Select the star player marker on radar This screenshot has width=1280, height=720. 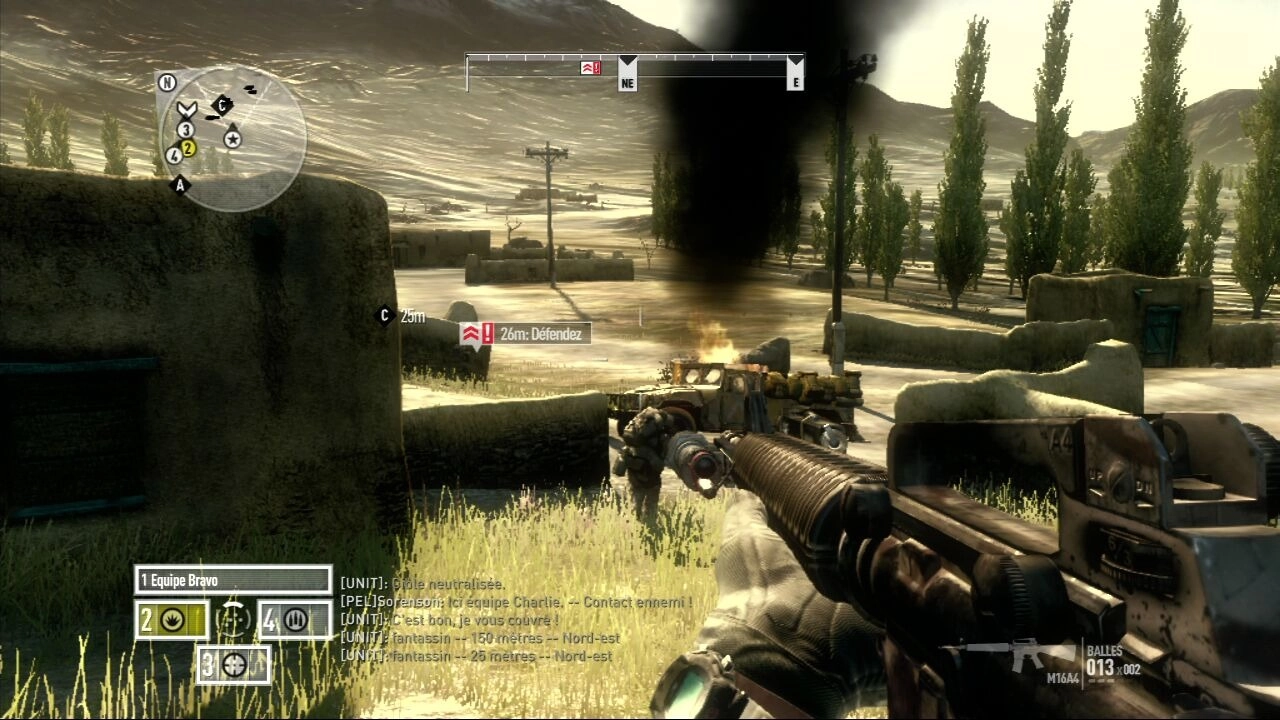[233, 138]
